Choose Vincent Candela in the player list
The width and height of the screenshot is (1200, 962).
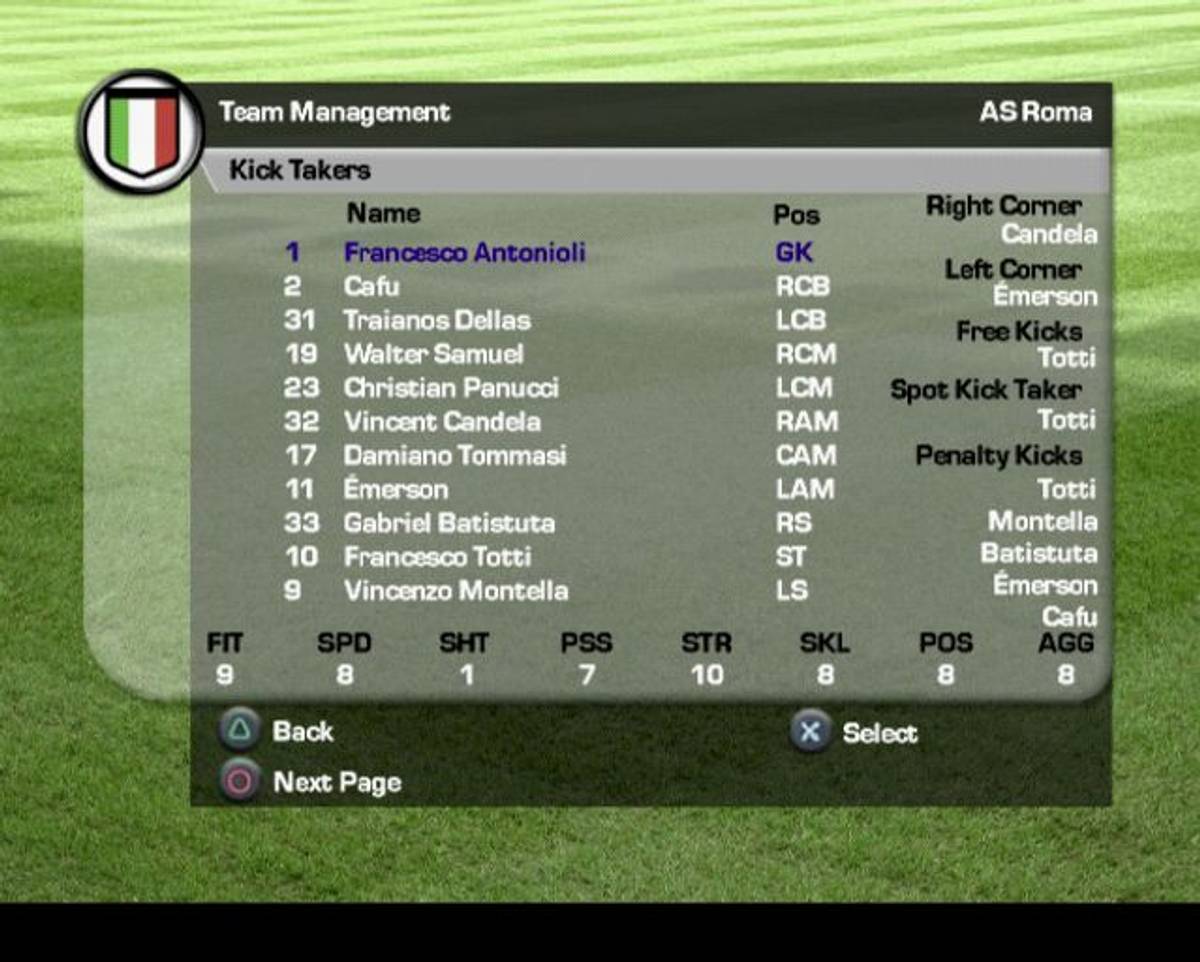click(442, 422)
